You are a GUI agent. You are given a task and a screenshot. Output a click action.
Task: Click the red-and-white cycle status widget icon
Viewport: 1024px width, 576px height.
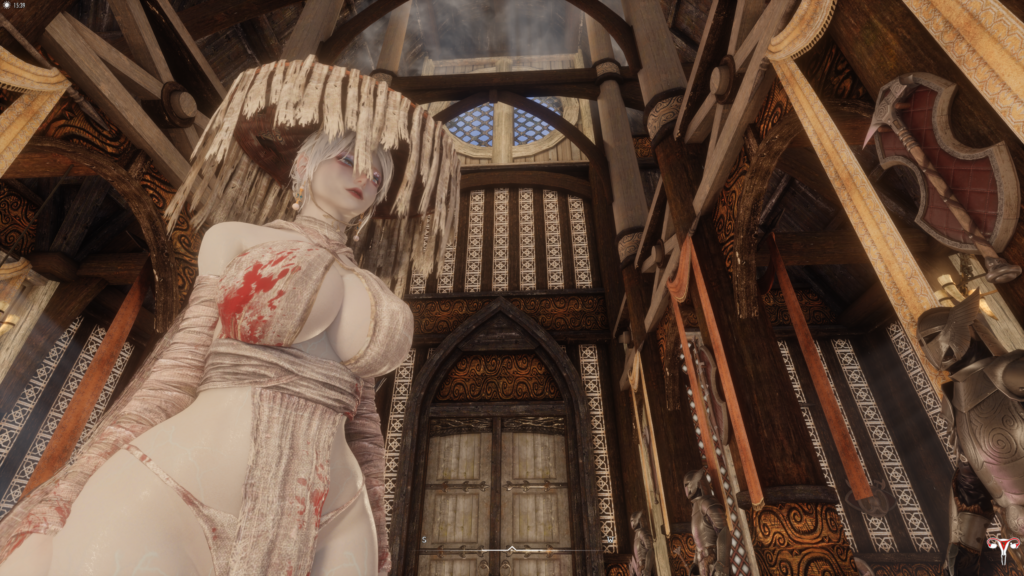997,547
